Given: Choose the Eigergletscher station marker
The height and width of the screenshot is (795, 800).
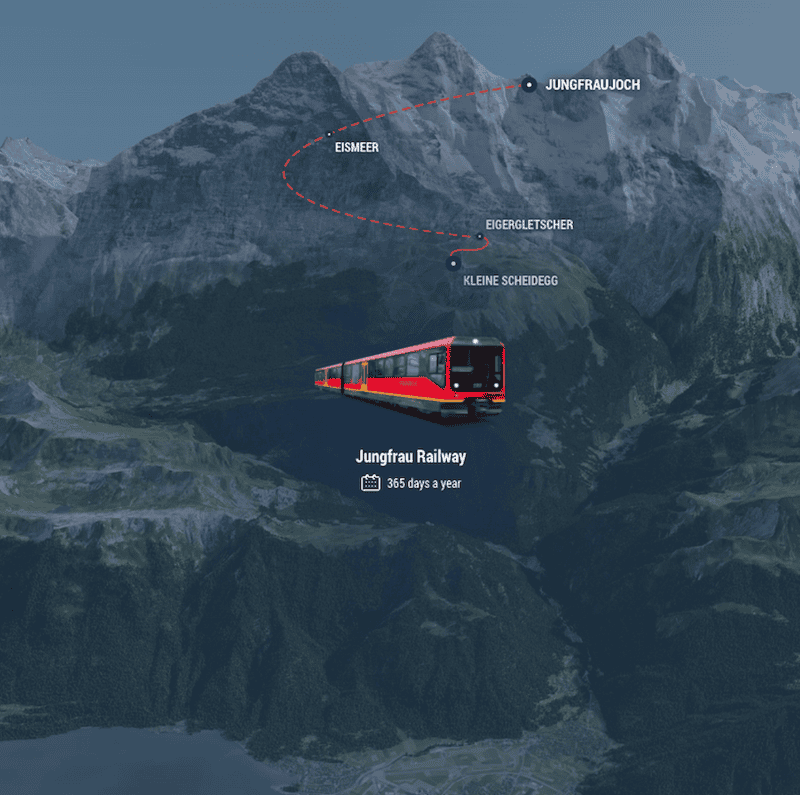Looking at the screenshot, I should click(x=479, y=237).
